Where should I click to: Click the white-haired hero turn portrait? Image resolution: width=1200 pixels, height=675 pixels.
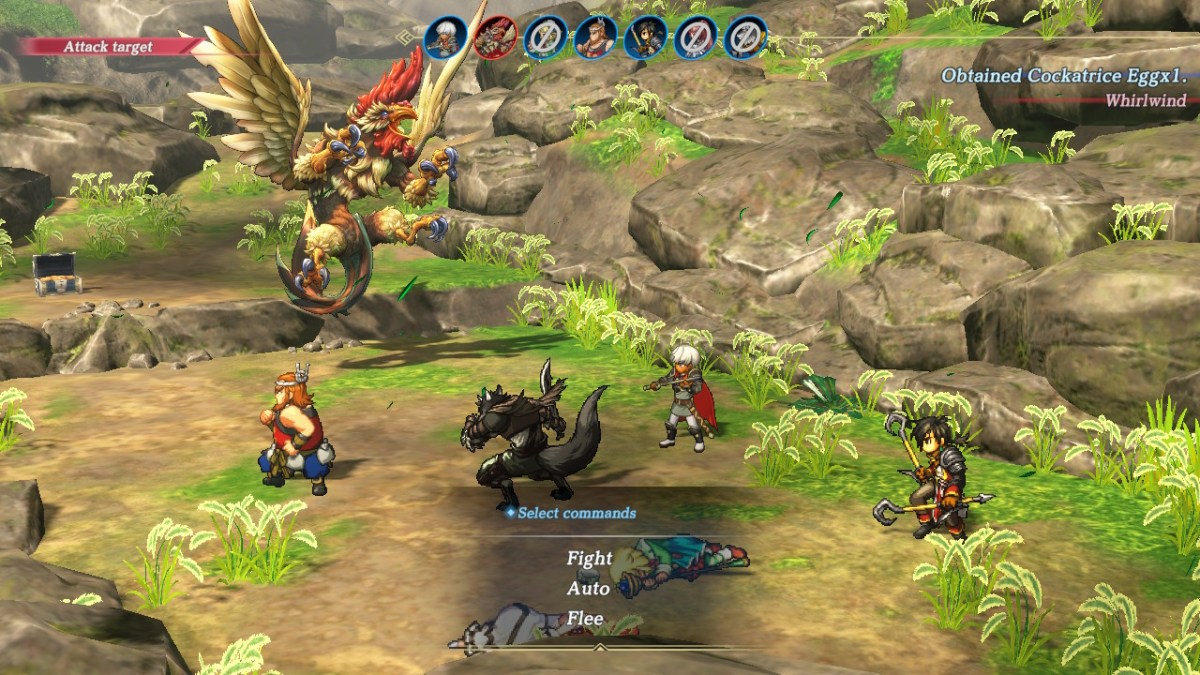click(x=445, y=38)
